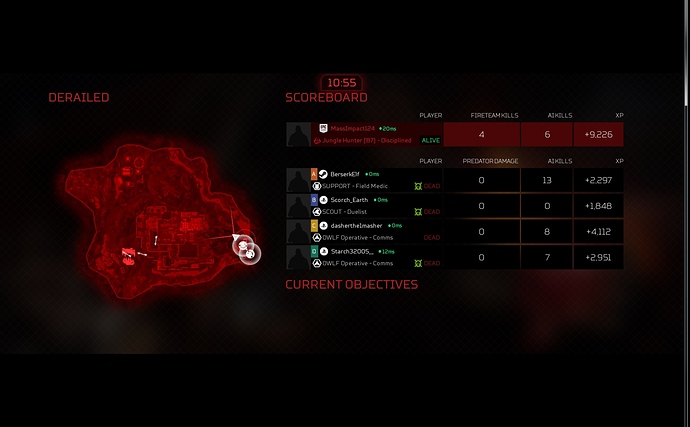690x427 pixels.
Task: Select MassImpact124's Predator scoreboard row
Action: click(x=455, y=134)
